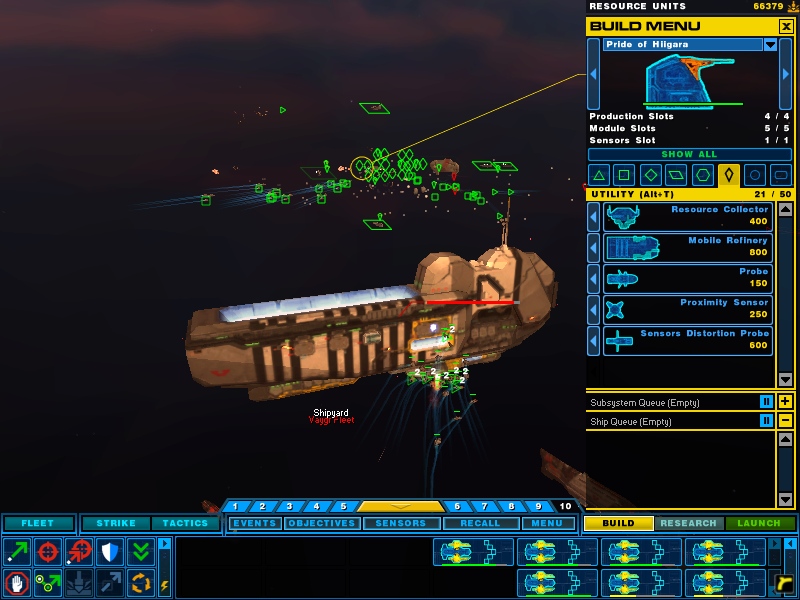
Task: Select the triangle ship class filter
Action: tap(600, 175)
